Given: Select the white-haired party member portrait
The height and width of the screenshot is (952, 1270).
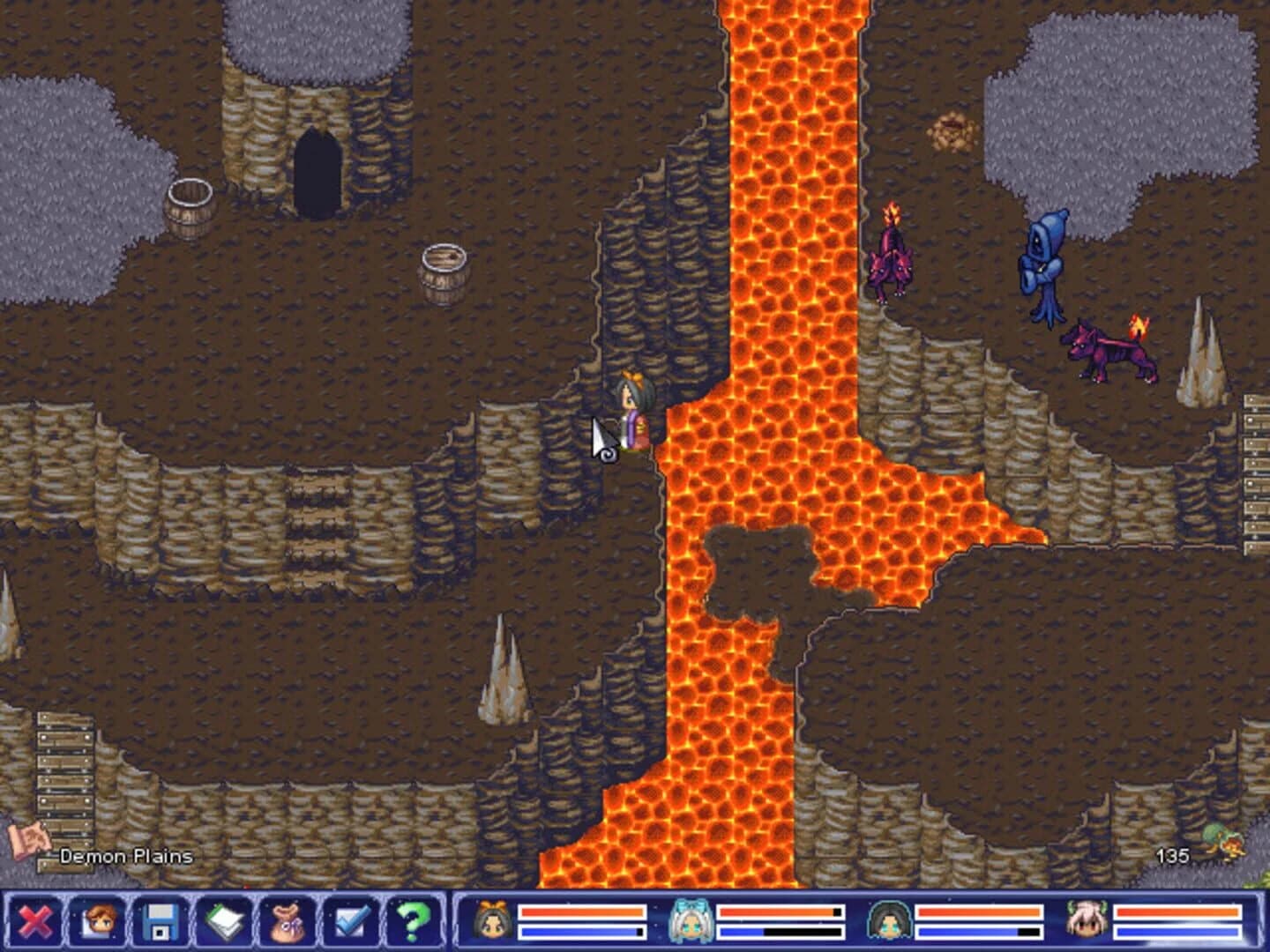Looking at the screenshot, I should click(1085, 922).
